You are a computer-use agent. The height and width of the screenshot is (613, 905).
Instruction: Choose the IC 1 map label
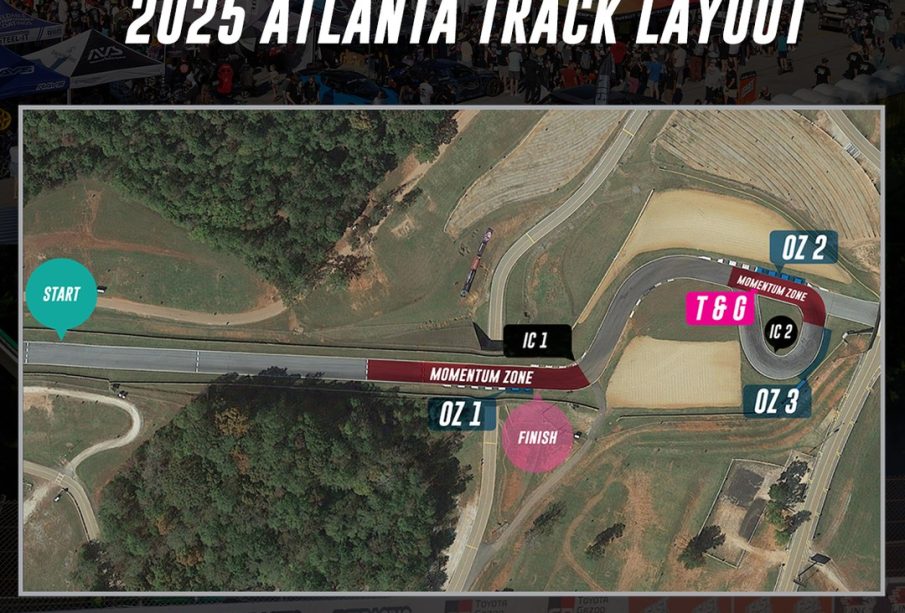pos(536,340)
